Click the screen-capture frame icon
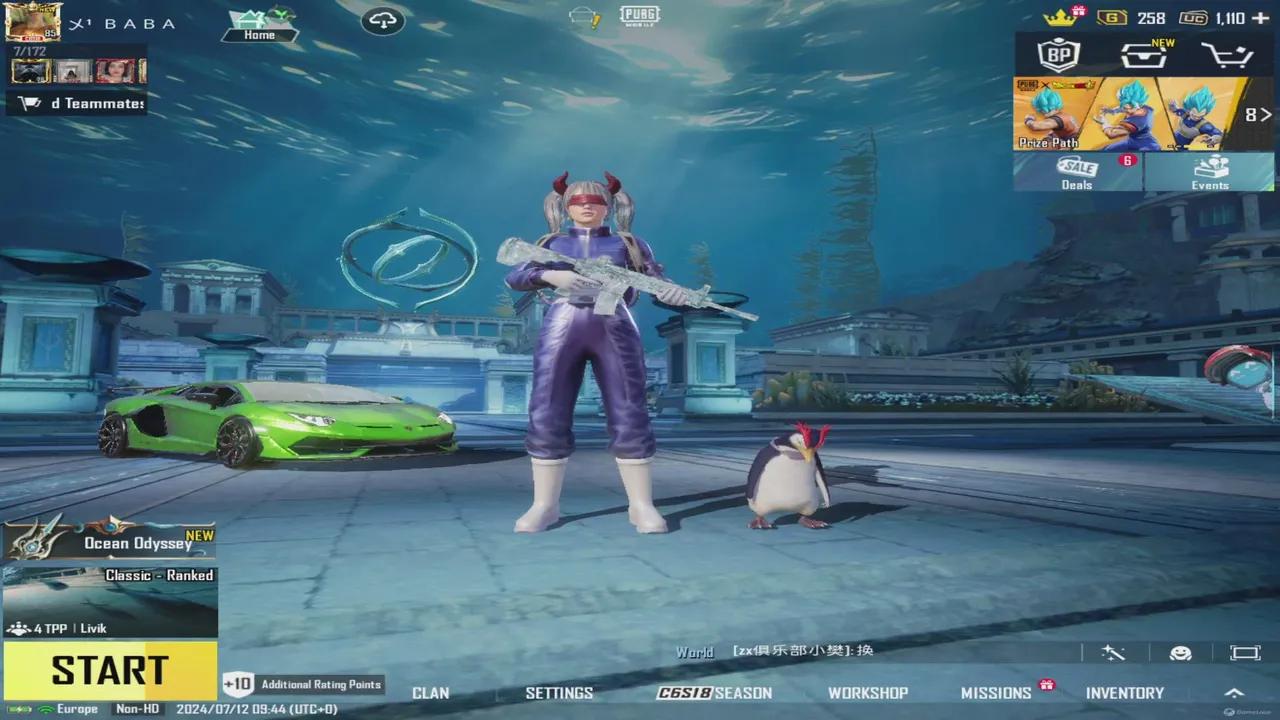The width and height of the screenshot is (1280, 720). [1243, 651]
